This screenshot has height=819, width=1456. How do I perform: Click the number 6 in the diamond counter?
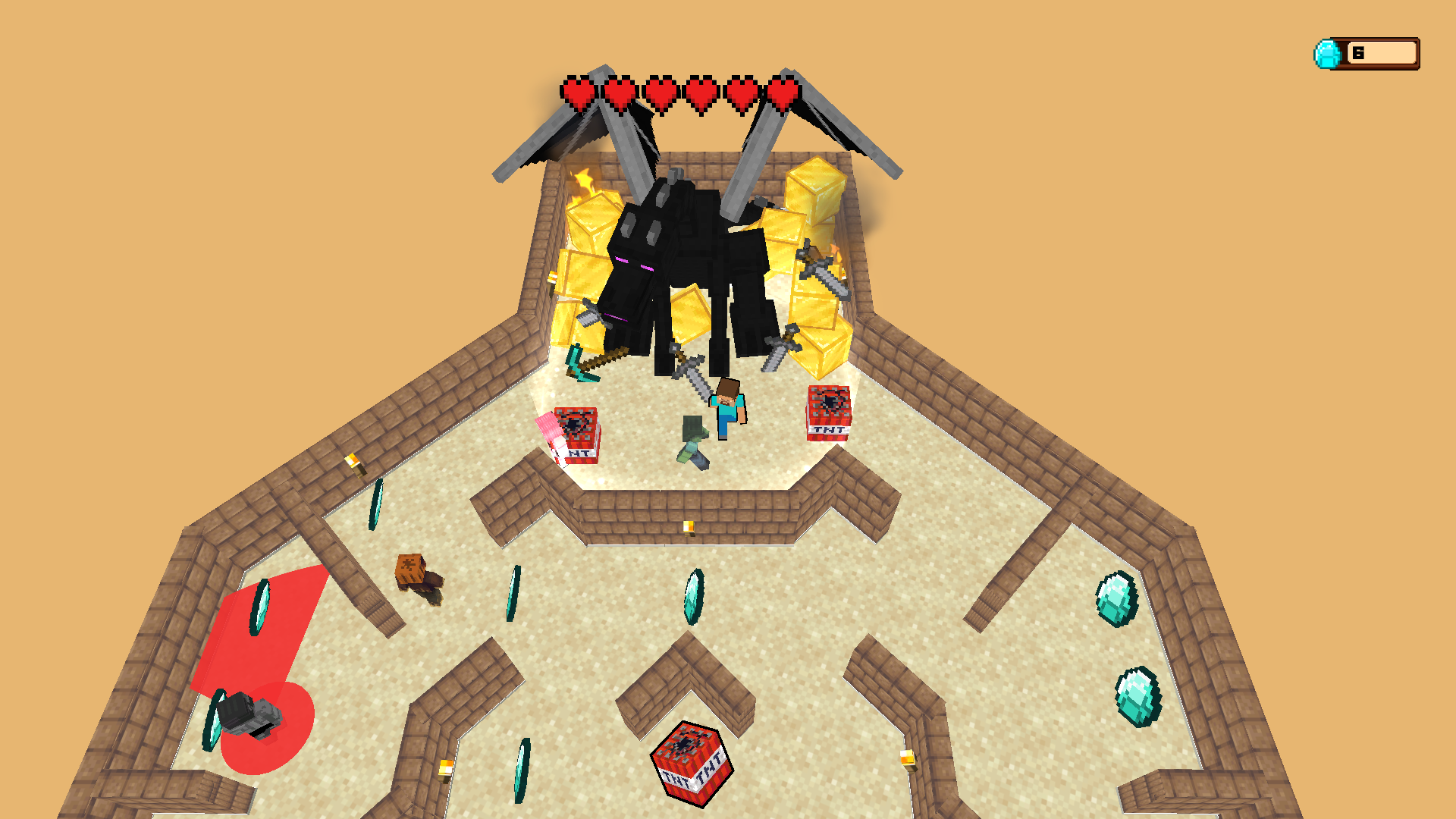click(1358, 52)
